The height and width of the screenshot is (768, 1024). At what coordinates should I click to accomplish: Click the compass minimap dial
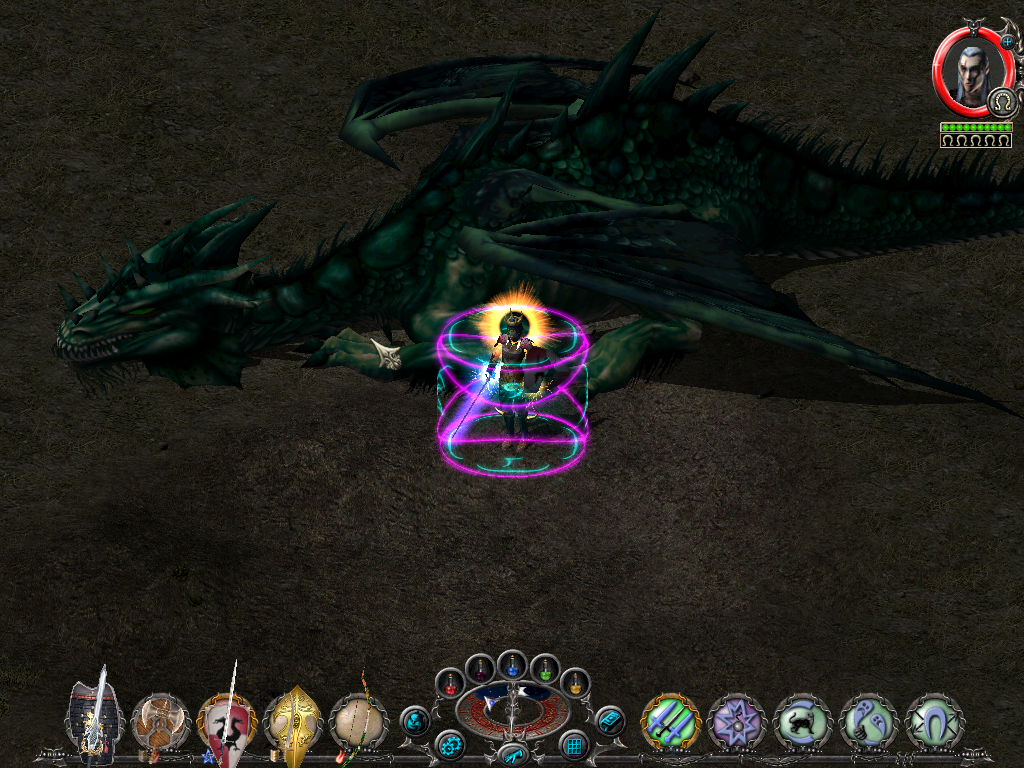click(512, 710)
